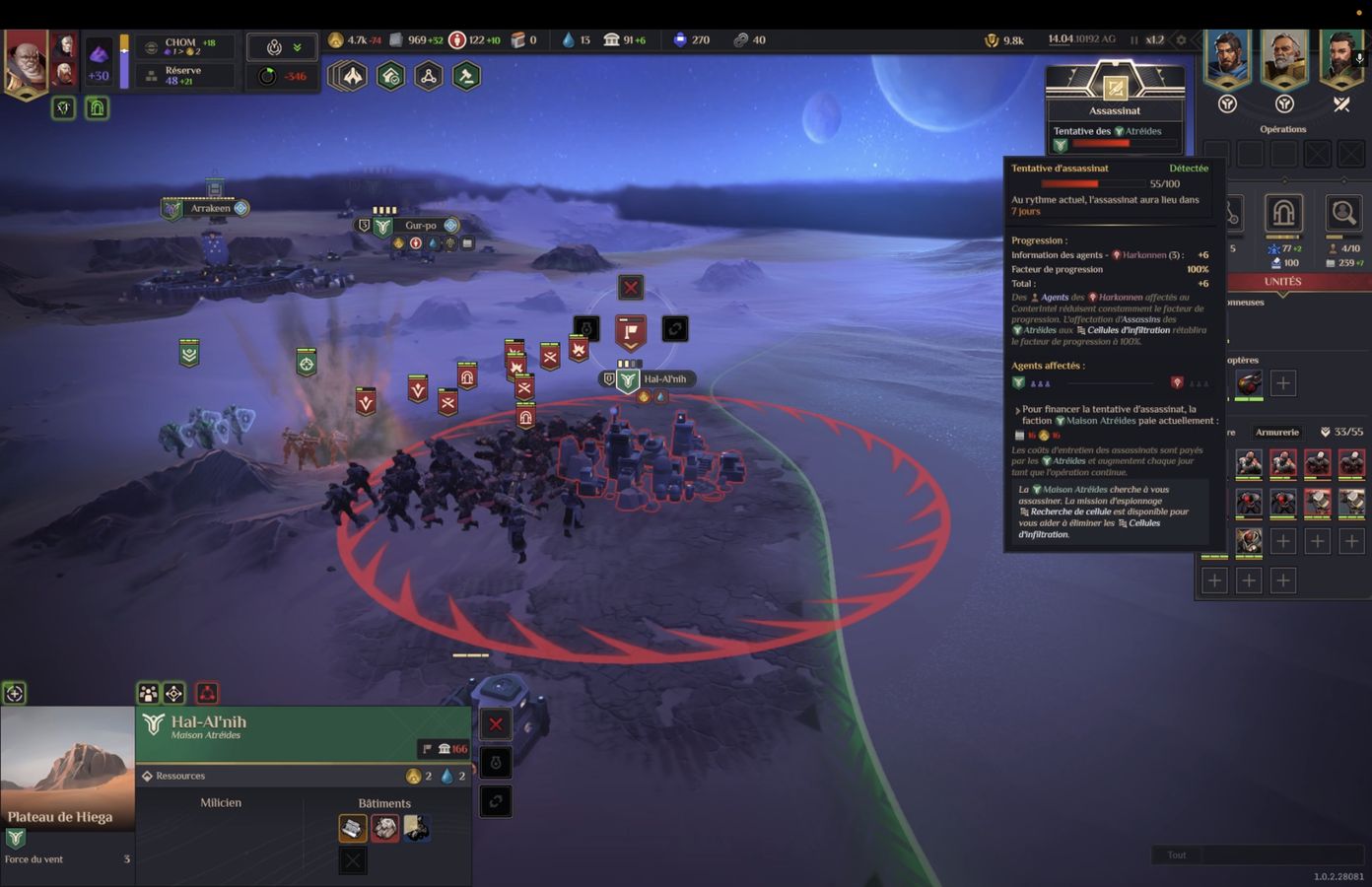Open the UNITÉS panel header
The width and height of the screenshot is (1372, 887).
coord(1282,282)
